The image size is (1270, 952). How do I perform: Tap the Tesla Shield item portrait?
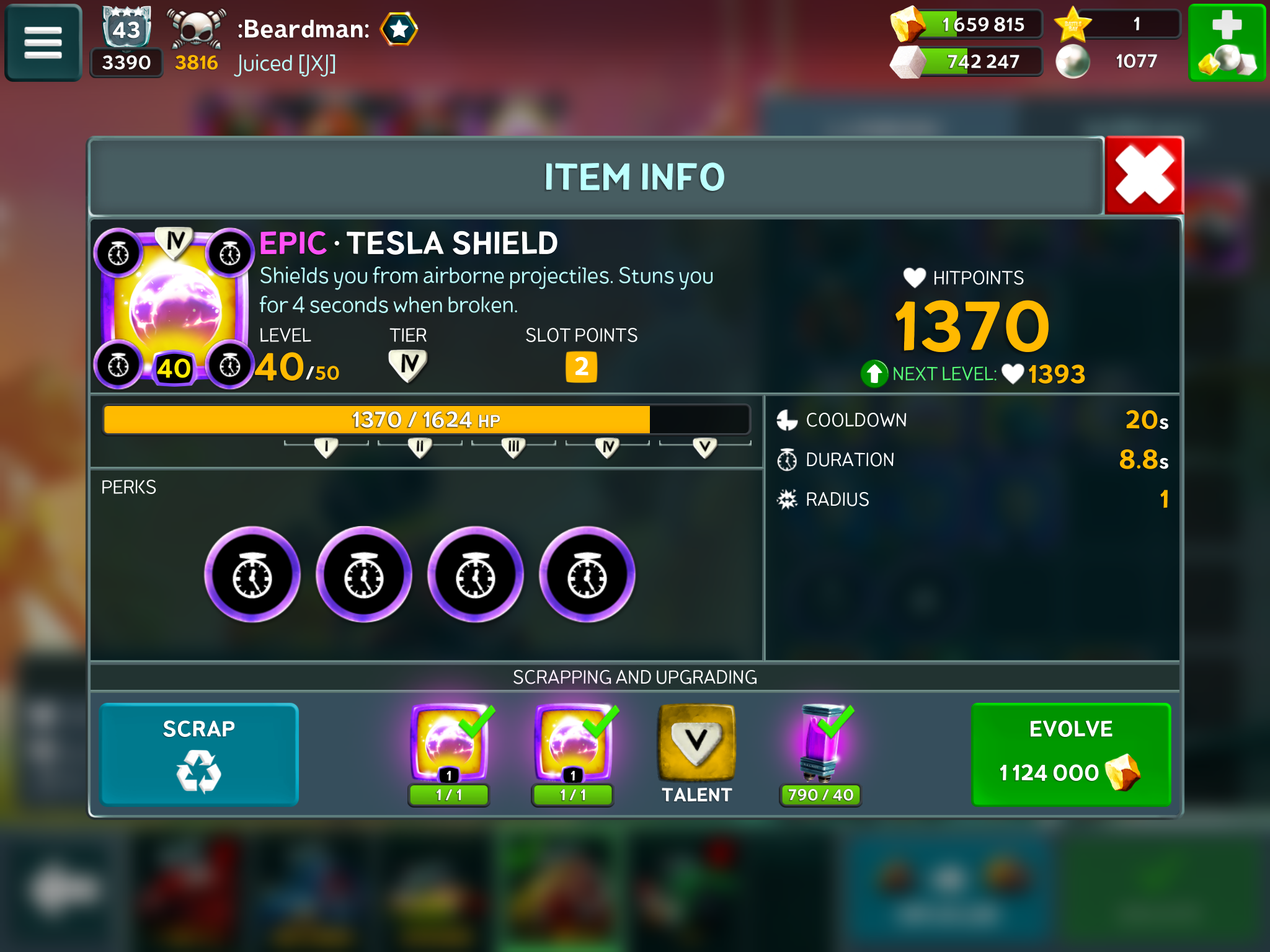click(x=174, y=308)
